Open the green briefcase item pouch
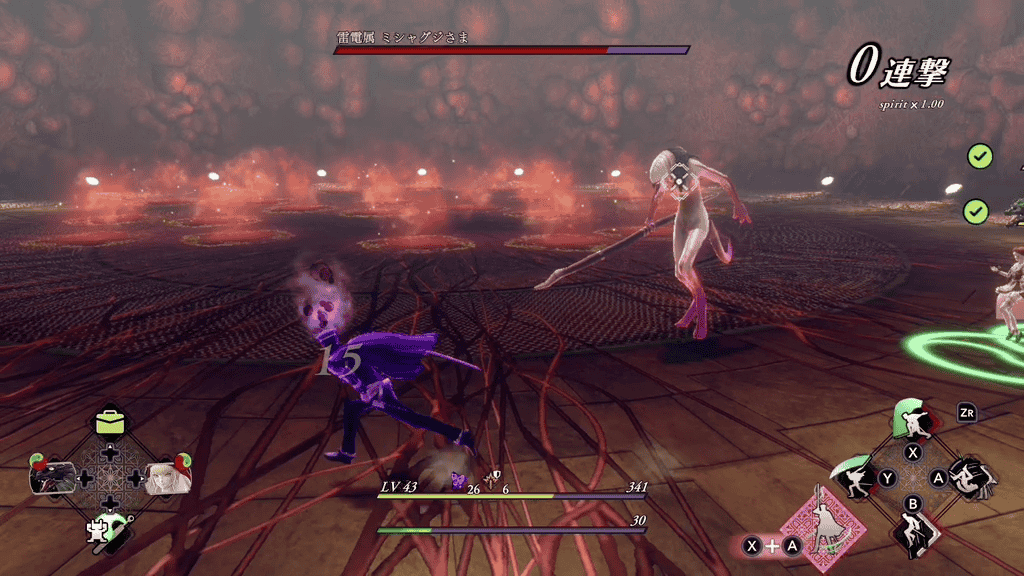Image resolution: width=1024 pixels, height=576 pixels. (x=110, y=422)
